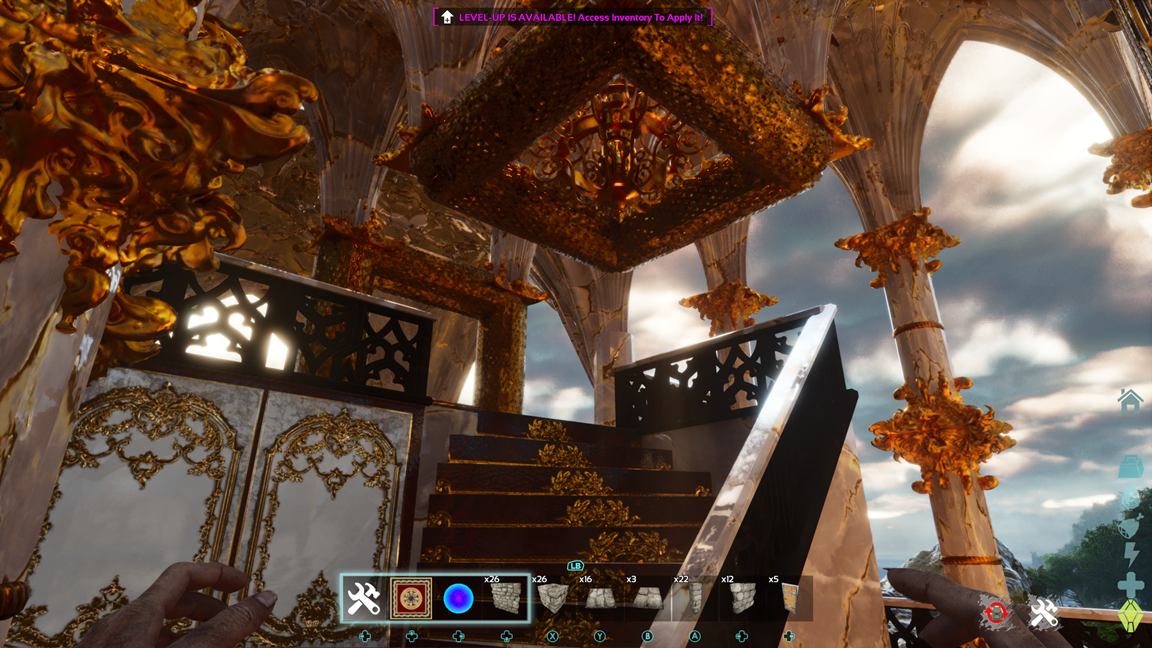This screenshot has width=1152, height=648.
Task: Select the flat stone wall slot beside the orb
Action: (x=506, y=599)
